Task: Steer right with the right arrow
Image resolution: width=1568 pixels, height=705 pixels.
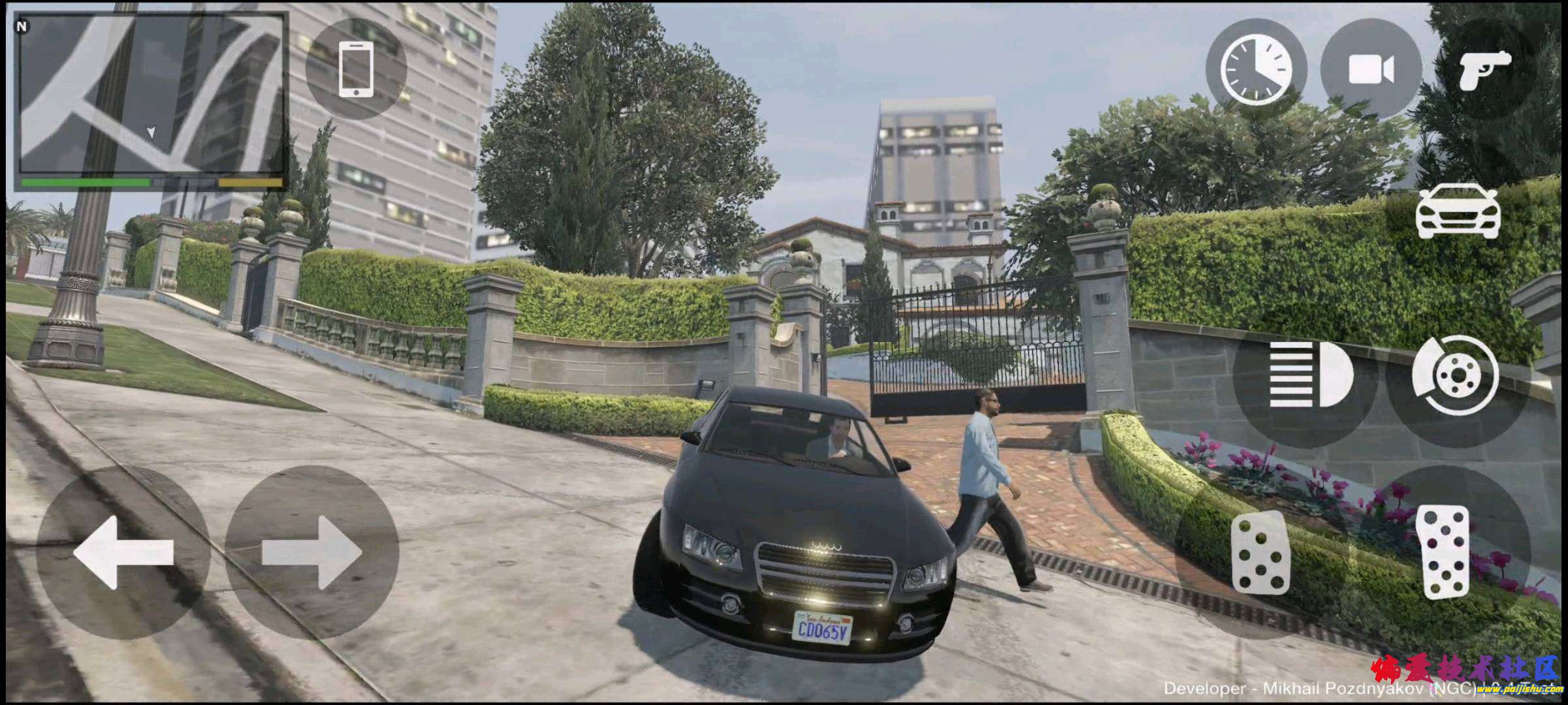Action: coord(312,552)
